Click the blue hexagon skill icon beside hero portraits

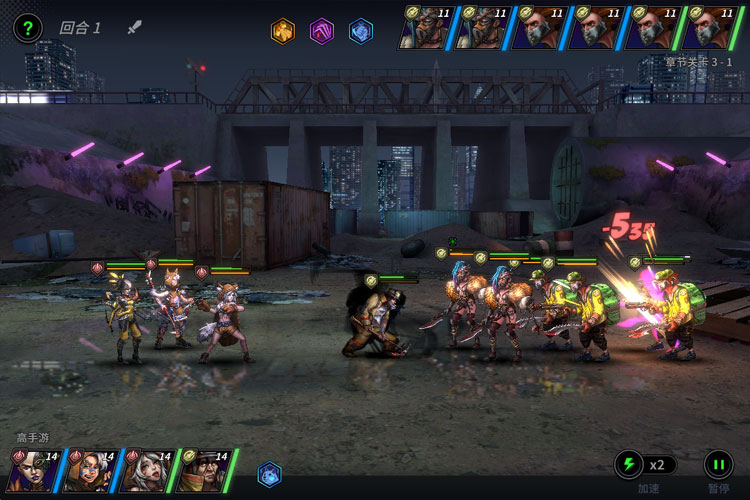coord(269,474)
